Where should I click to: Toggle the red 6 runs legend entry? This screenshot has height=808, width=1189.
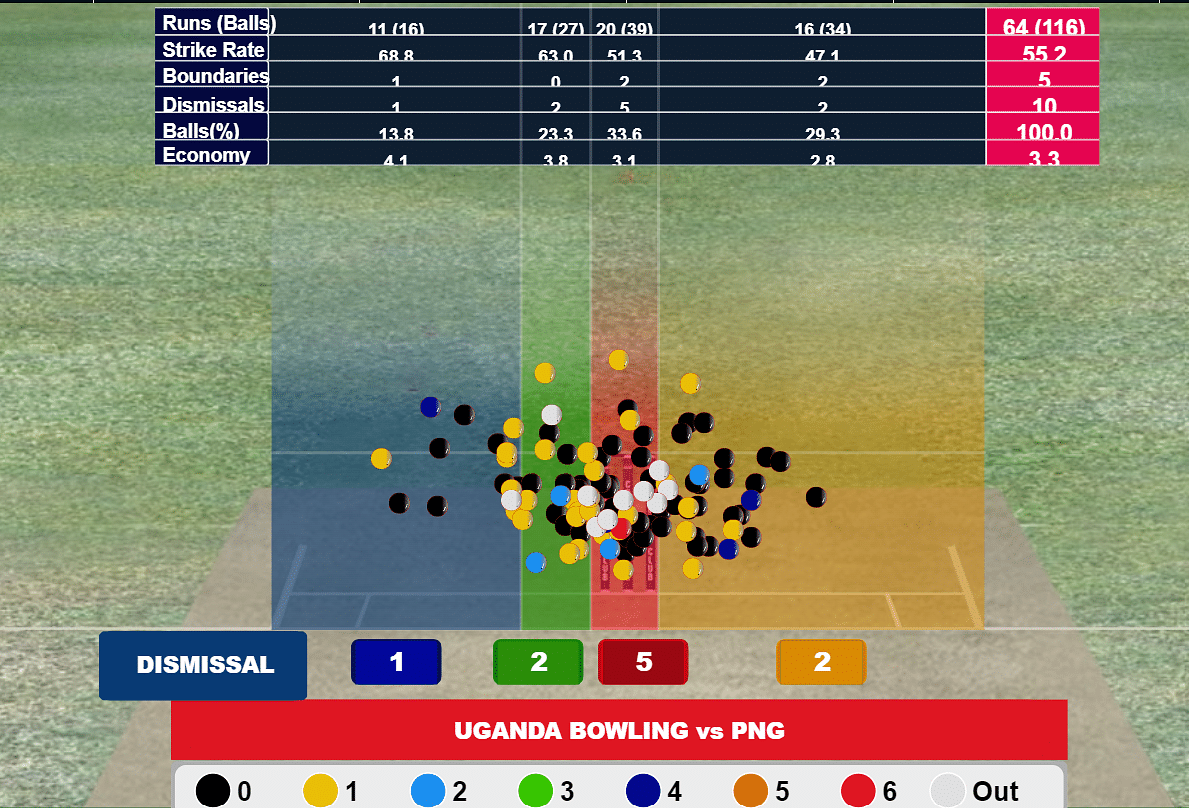(871, 791)
